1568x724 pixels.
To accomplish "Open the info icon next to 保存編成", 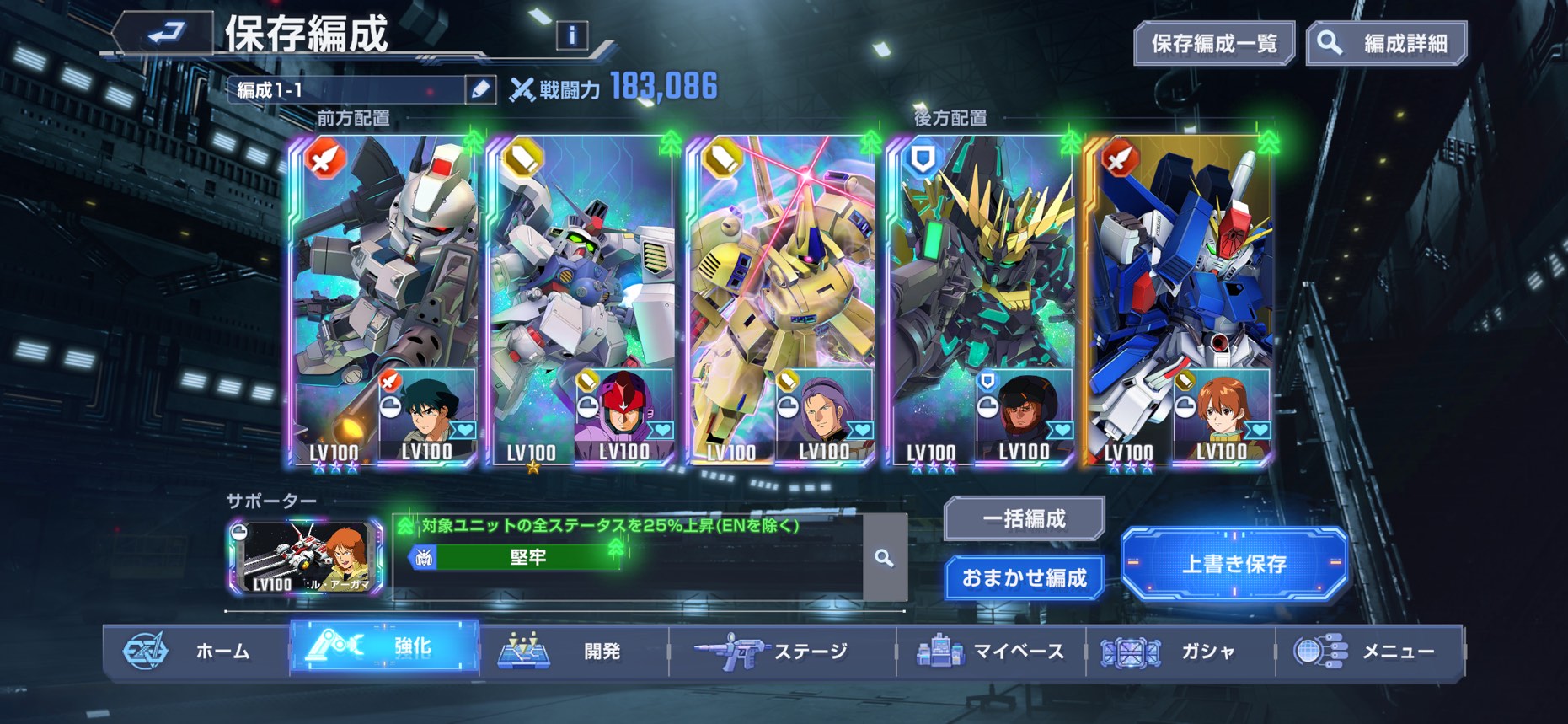I will click(572, 35).
